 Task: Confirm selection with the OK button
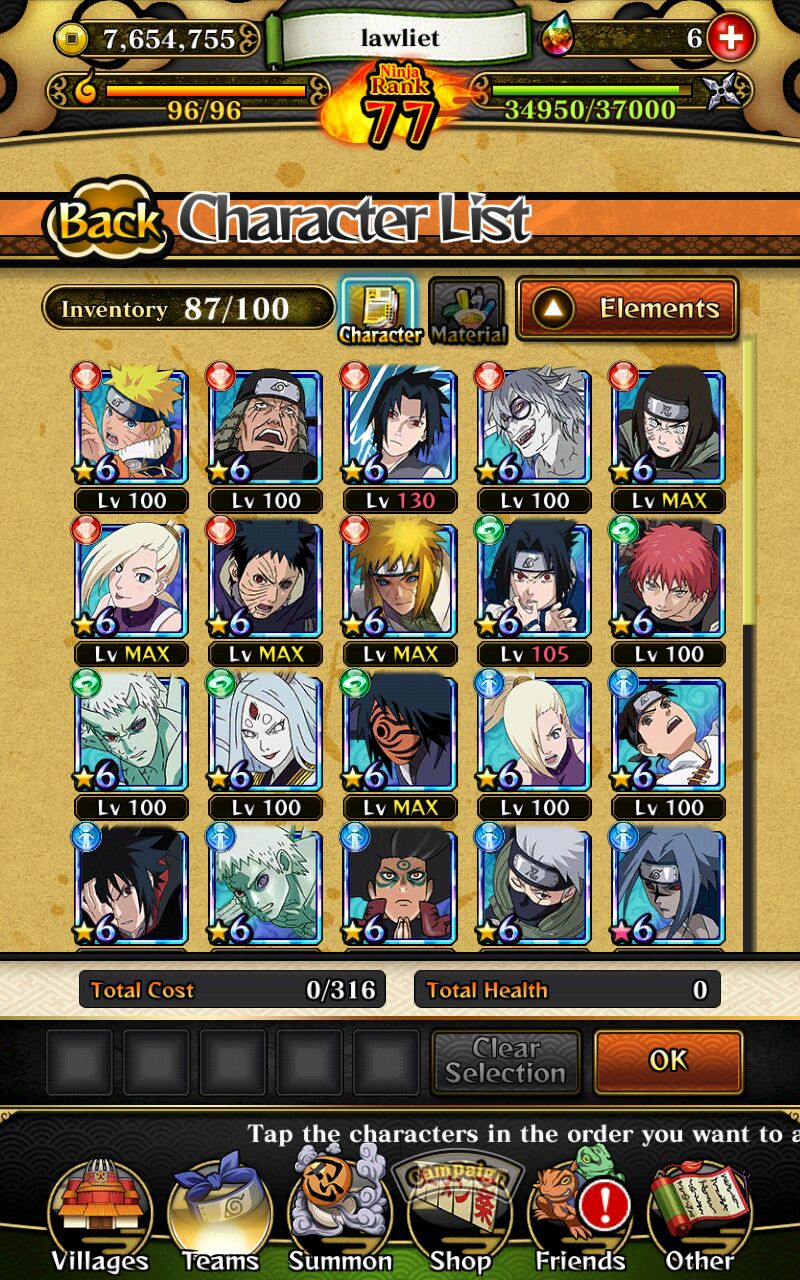pos(668,1061)
